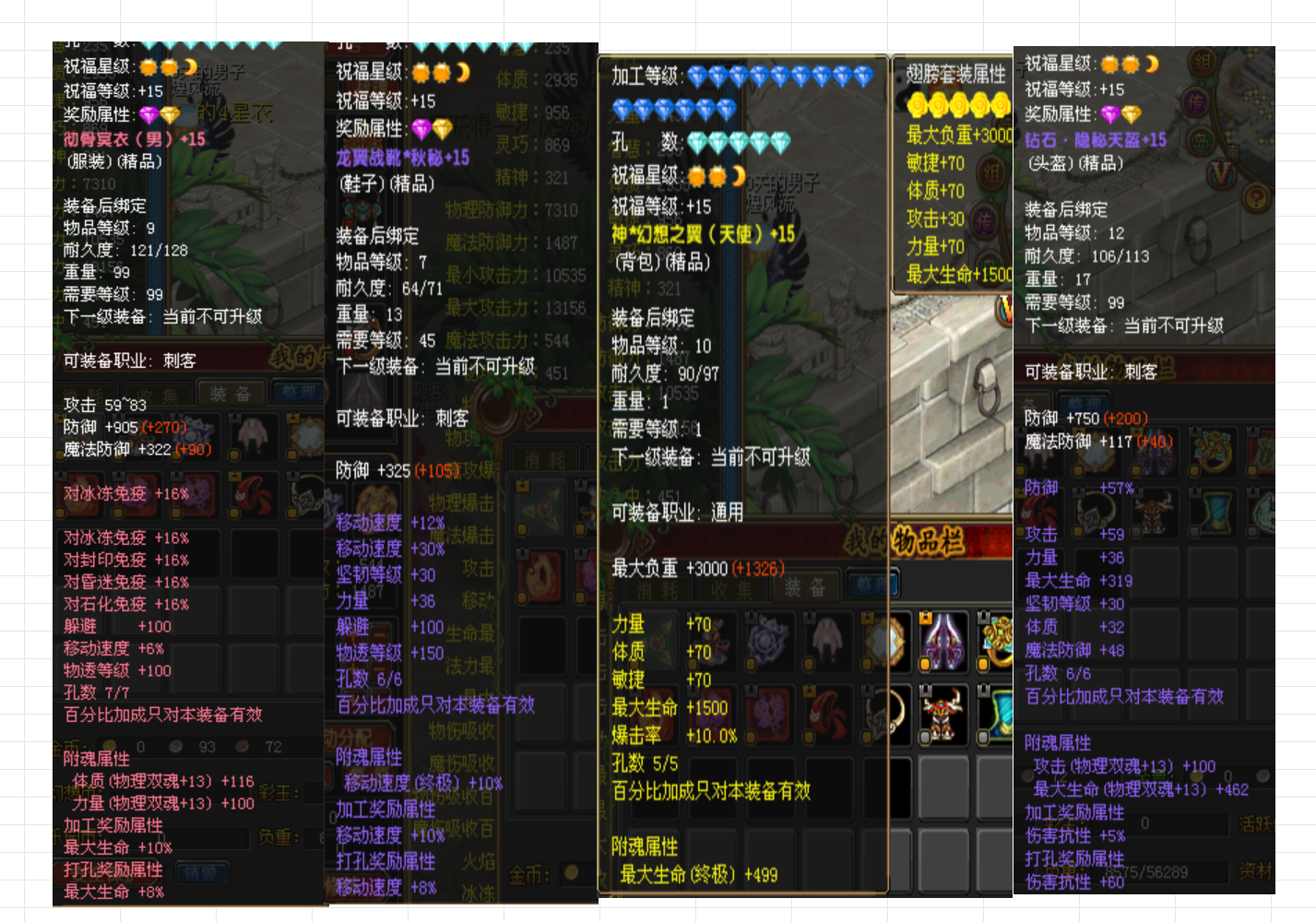
Task: Click the 盟 guild sidebar icon
Action: pyautogui.click(x=1200, y=141)
